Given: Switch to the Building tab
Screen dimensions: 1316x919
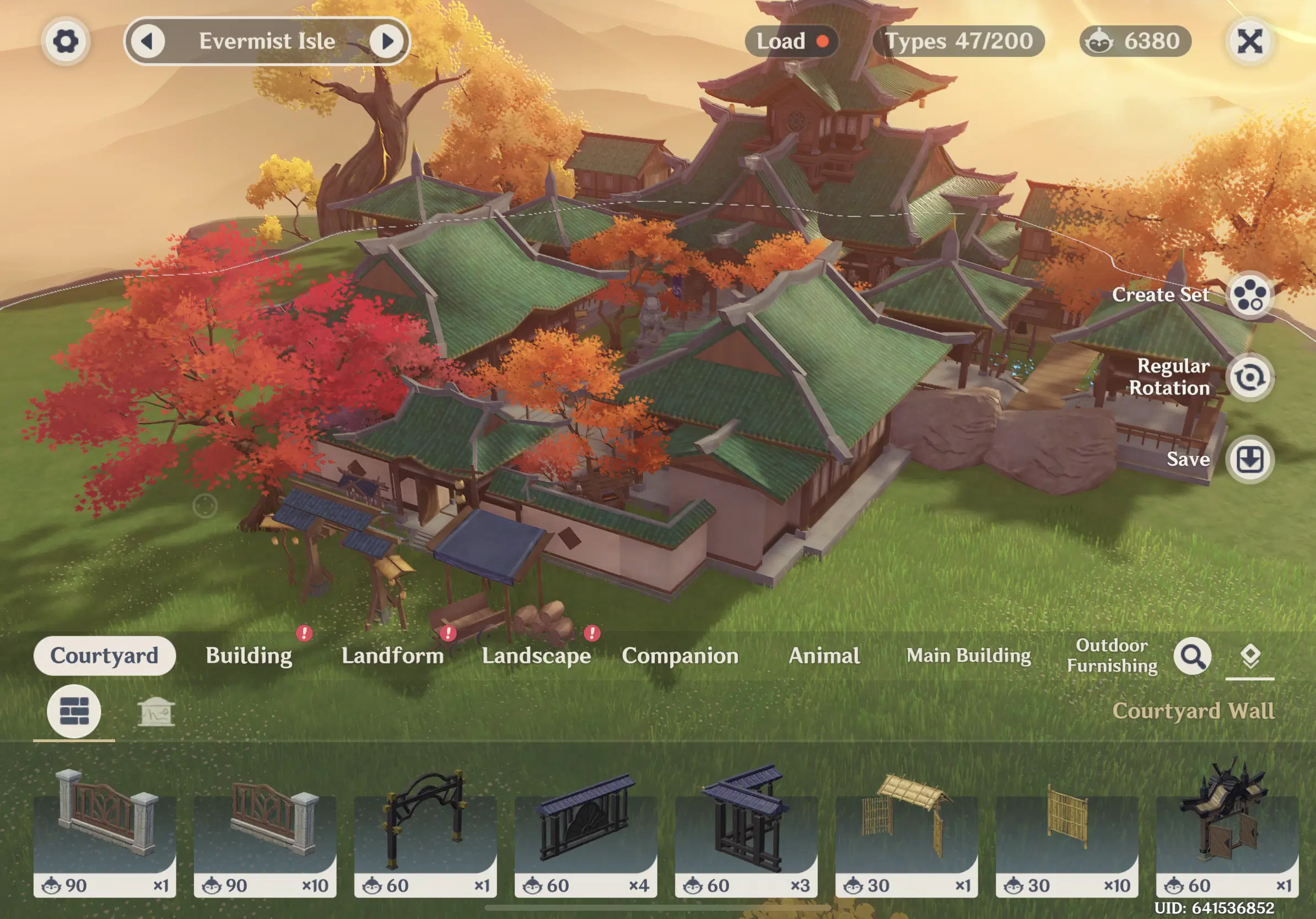Looking at the screenshot, I should pyautogui.click(x=249, y=656).
